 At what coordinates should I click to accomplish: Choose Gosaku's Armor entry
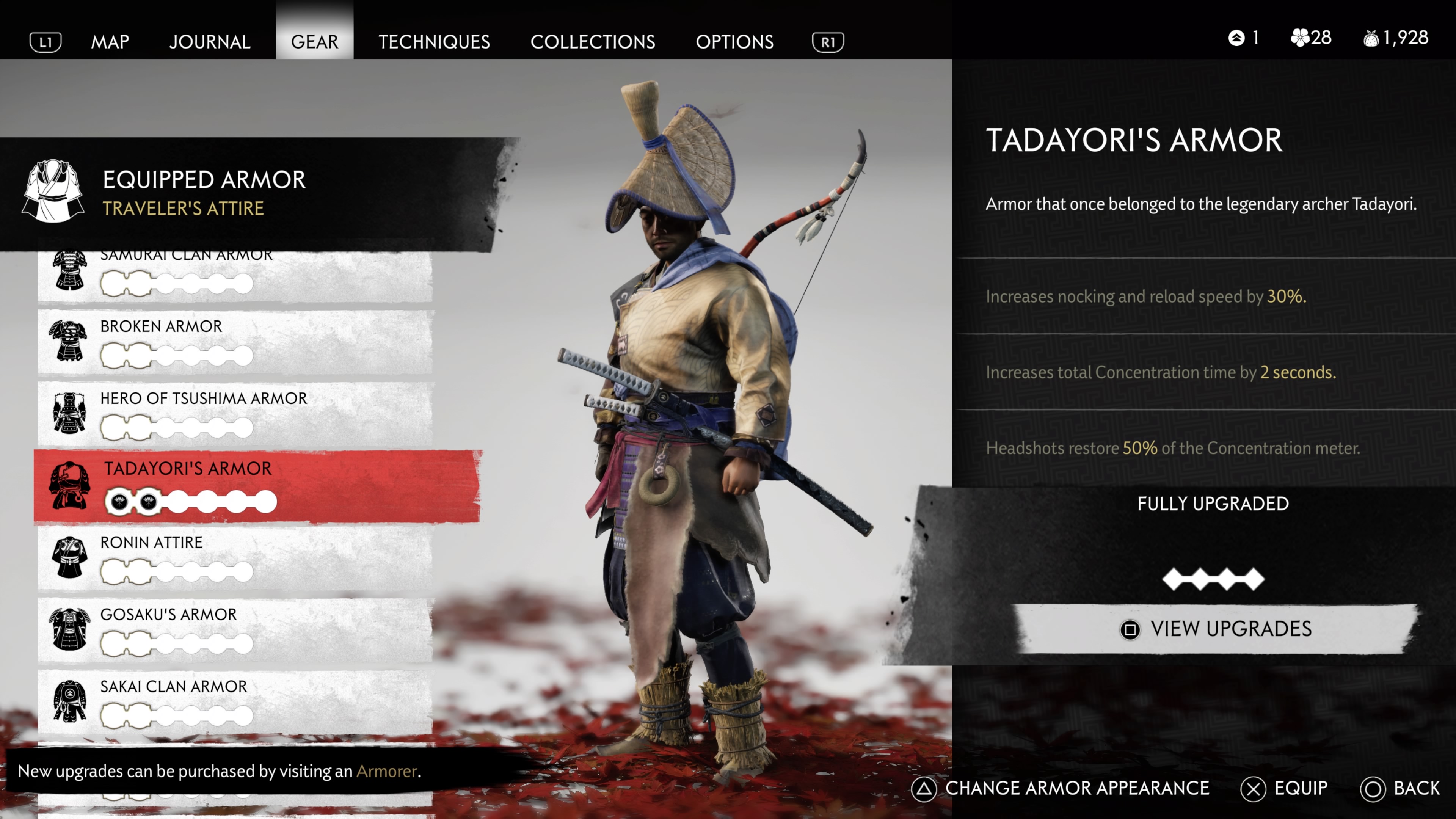[235, 630]
